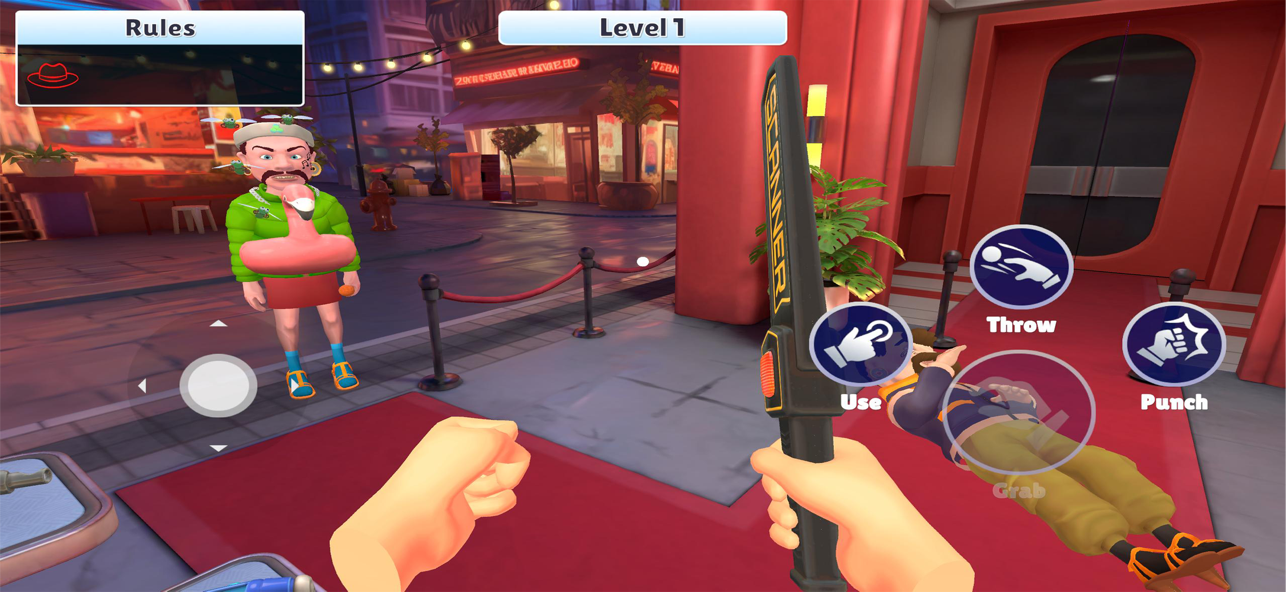
Task: Hit the Punch action button
Action: (1173, 345)
